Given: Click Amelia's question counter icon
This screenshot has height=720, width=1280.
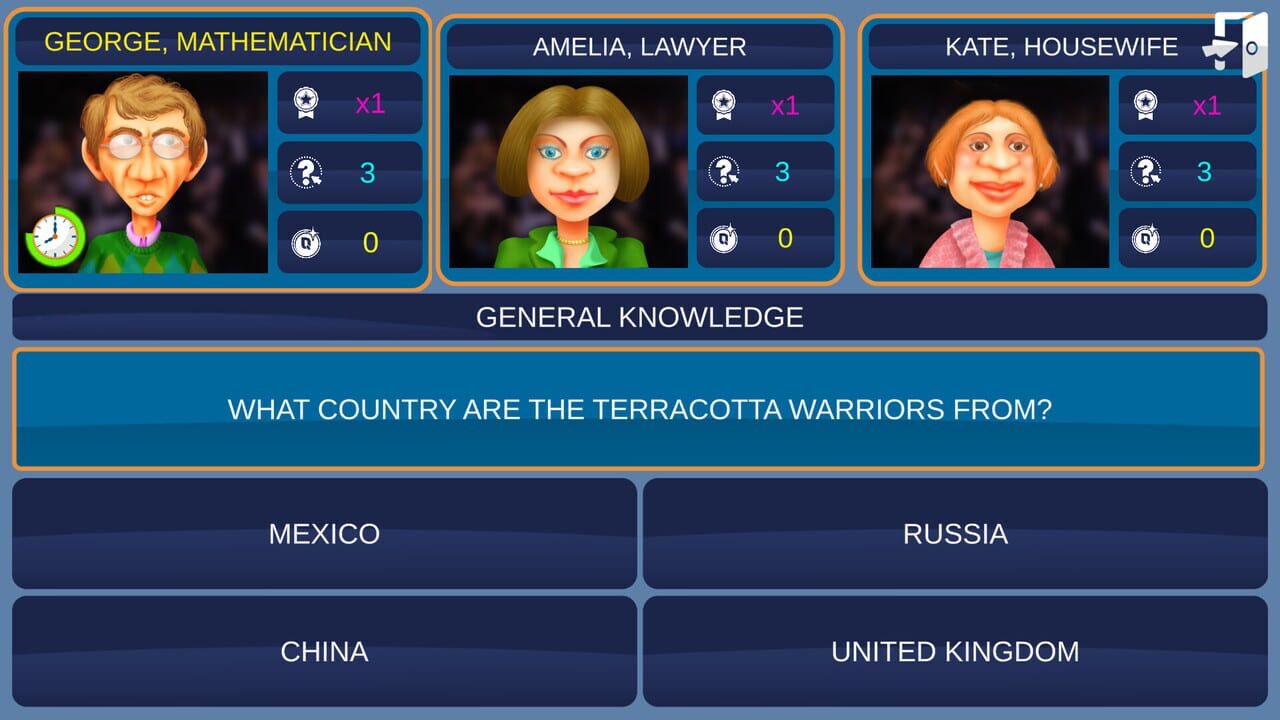Looking at the screenshot, I should [725, 171].
